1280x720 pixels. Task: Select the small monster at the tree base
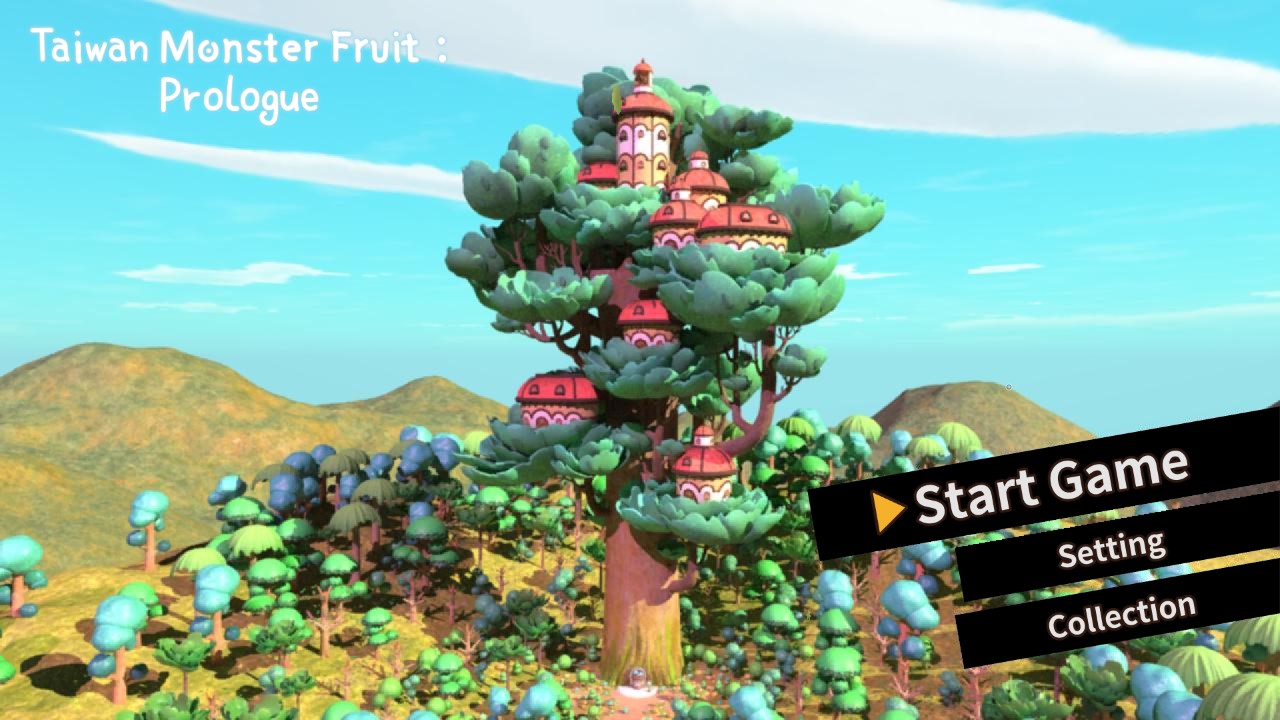tap(636, 676)
